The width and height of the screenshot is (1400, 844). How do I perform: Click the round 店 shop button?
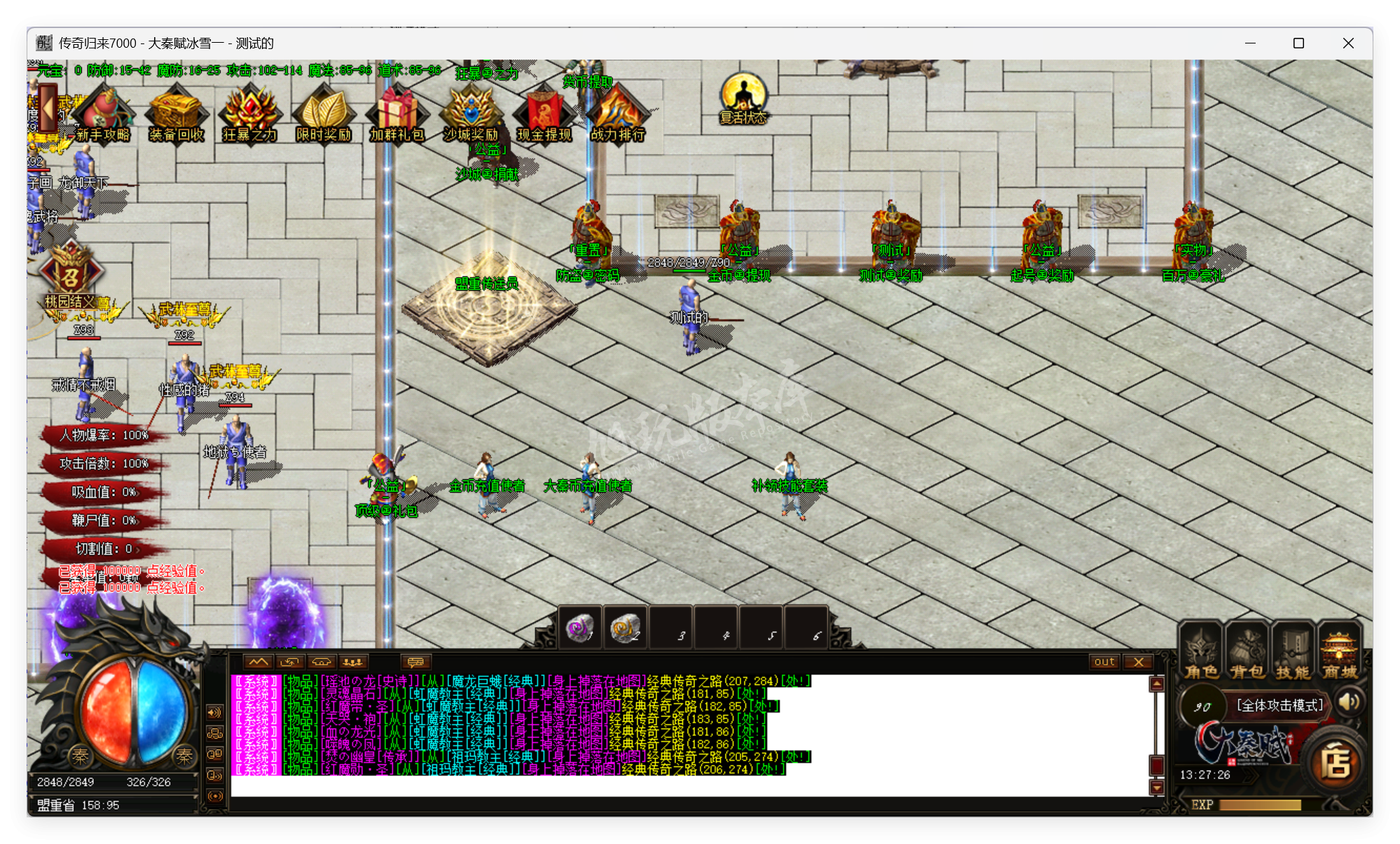[x=1336, y=763]
